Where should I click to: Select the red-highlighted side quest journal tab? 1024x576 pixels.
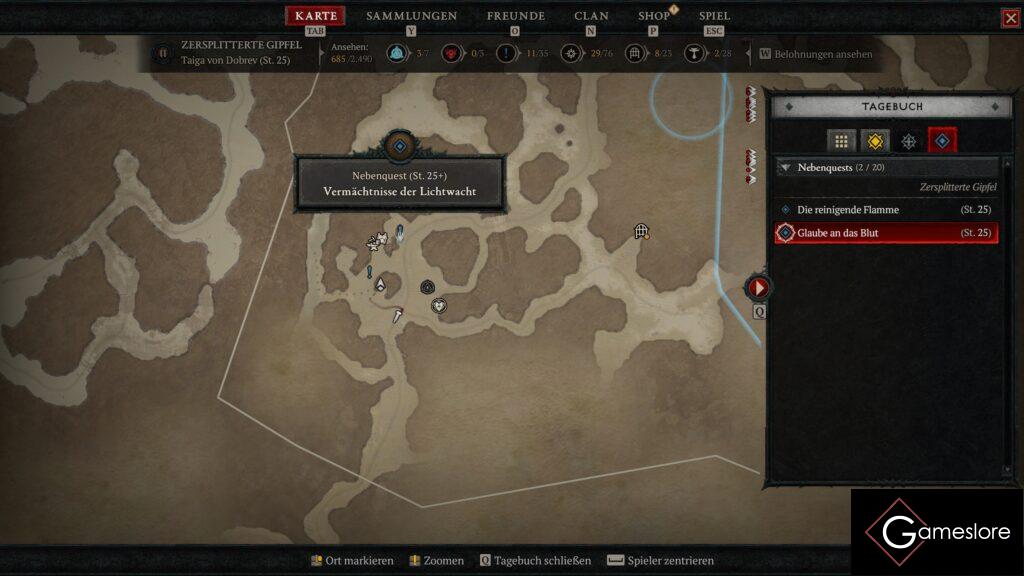click(942, 141)
